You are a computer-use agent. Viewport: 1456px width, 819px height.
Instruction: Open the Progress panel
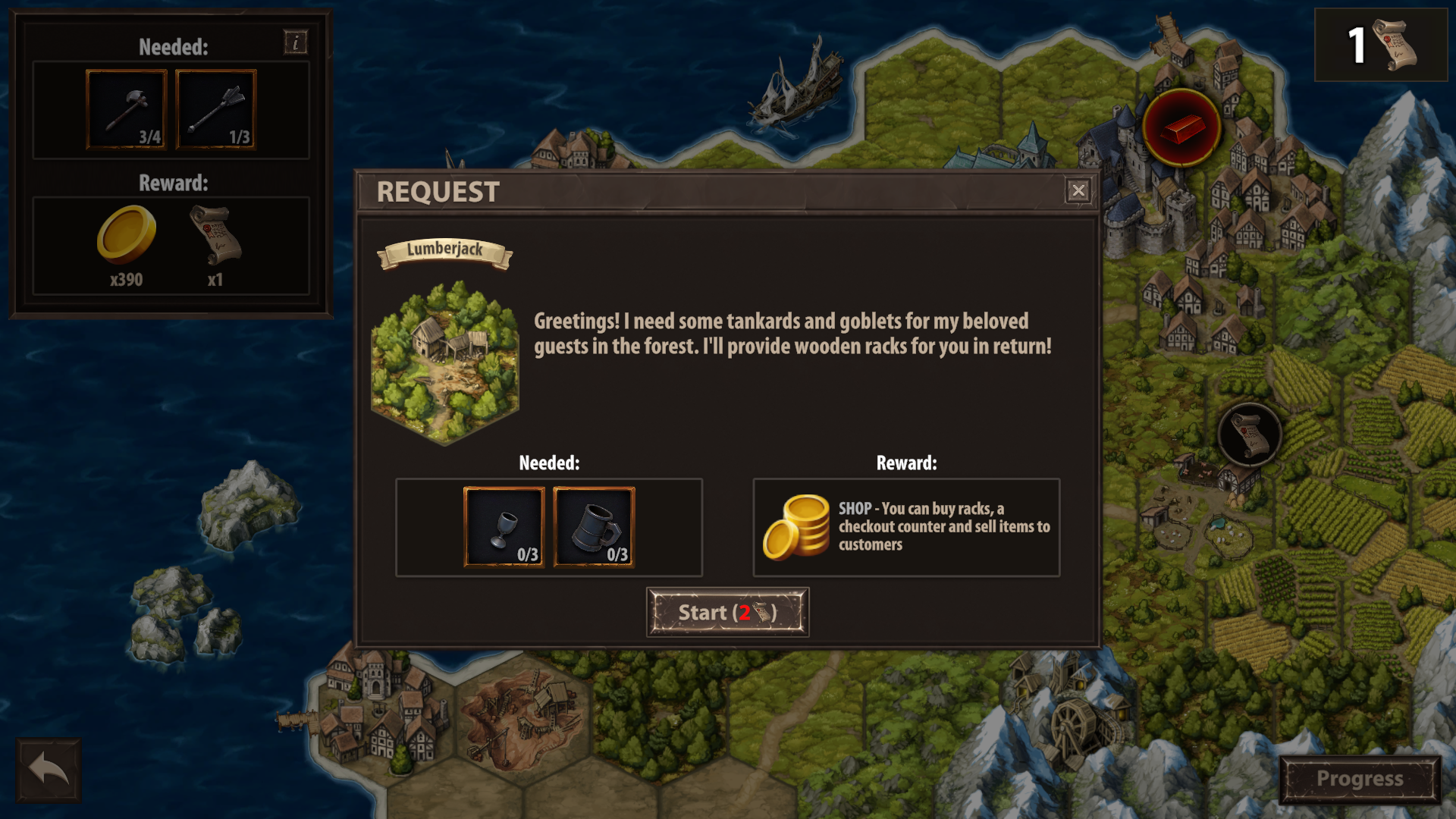click(1358, 778)
